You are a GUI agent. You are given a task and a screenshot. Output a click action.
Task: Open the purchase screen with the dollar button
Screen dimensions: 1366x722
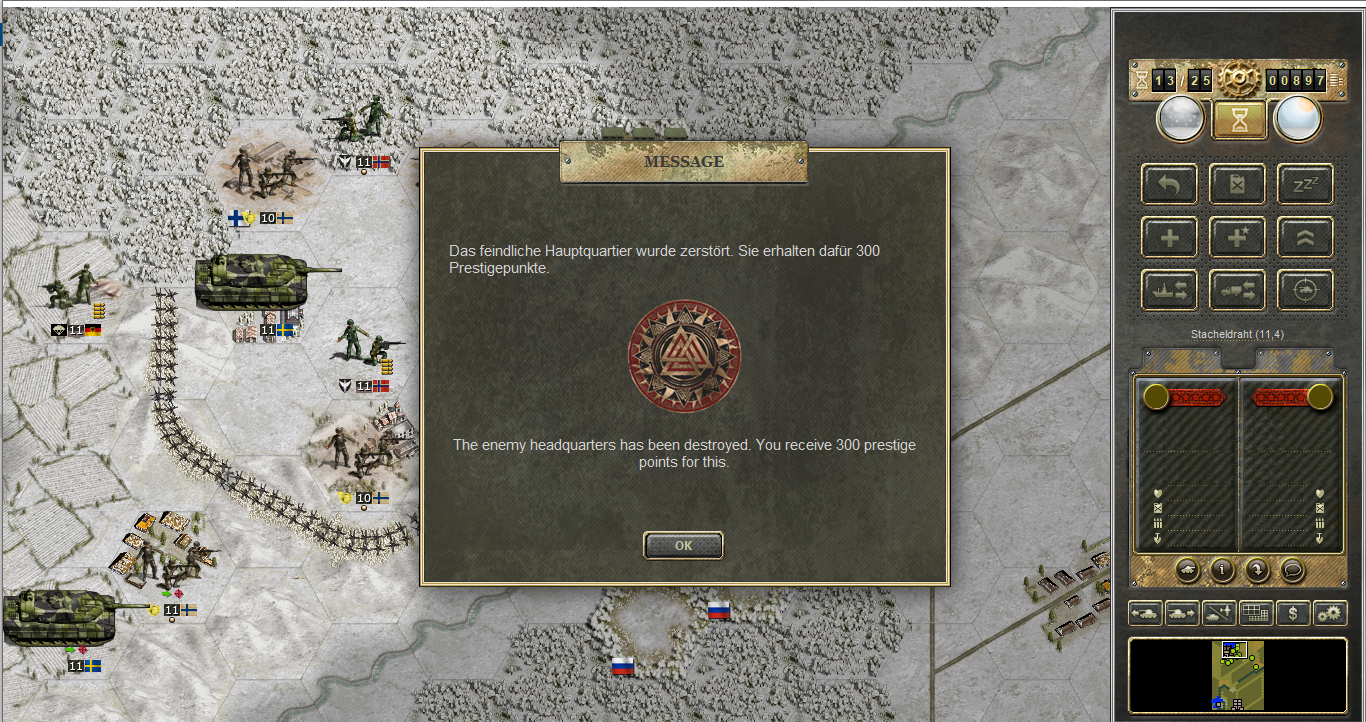coord(1293,612)
